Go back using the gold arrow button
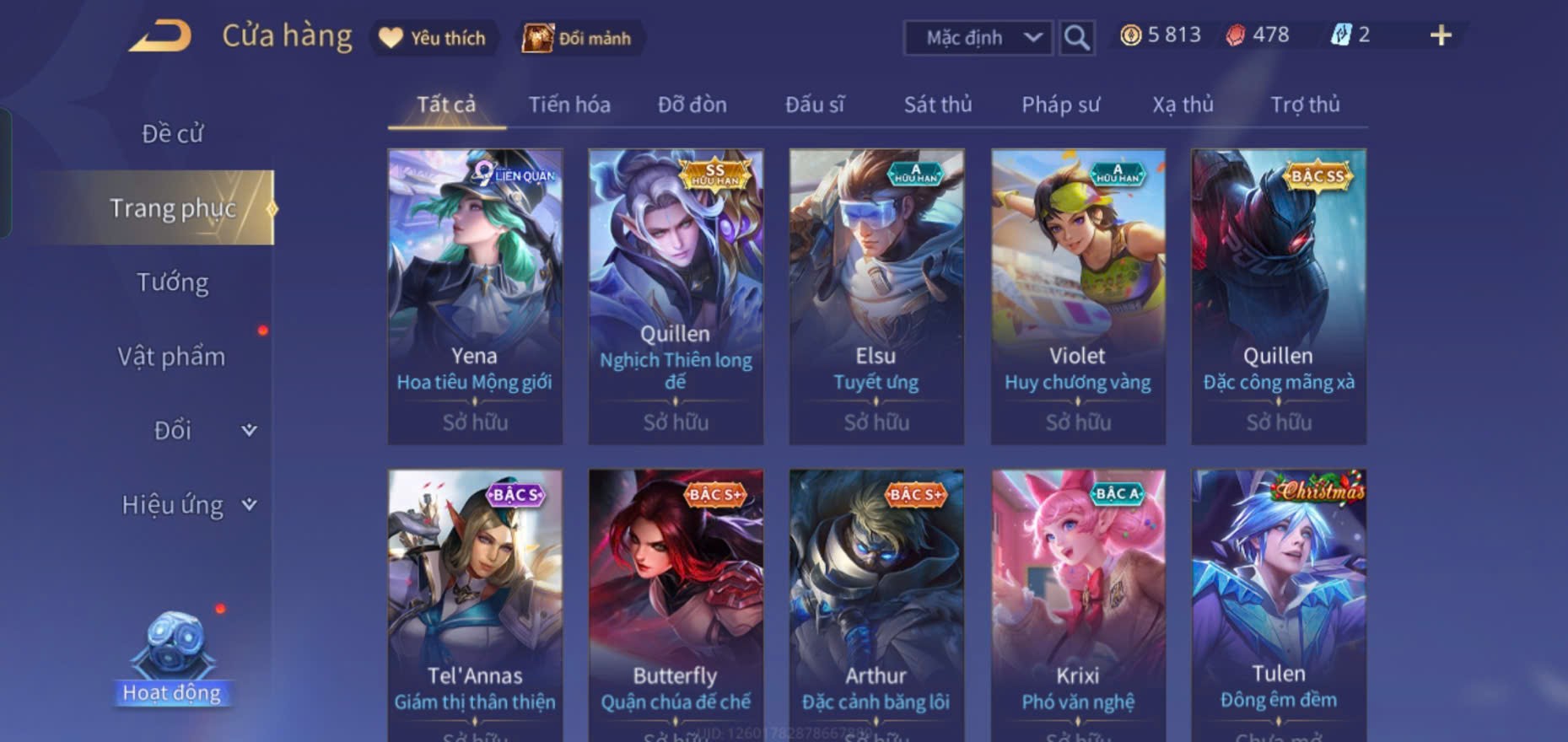This screenshot has height=742, width=1568. (160, 37)
